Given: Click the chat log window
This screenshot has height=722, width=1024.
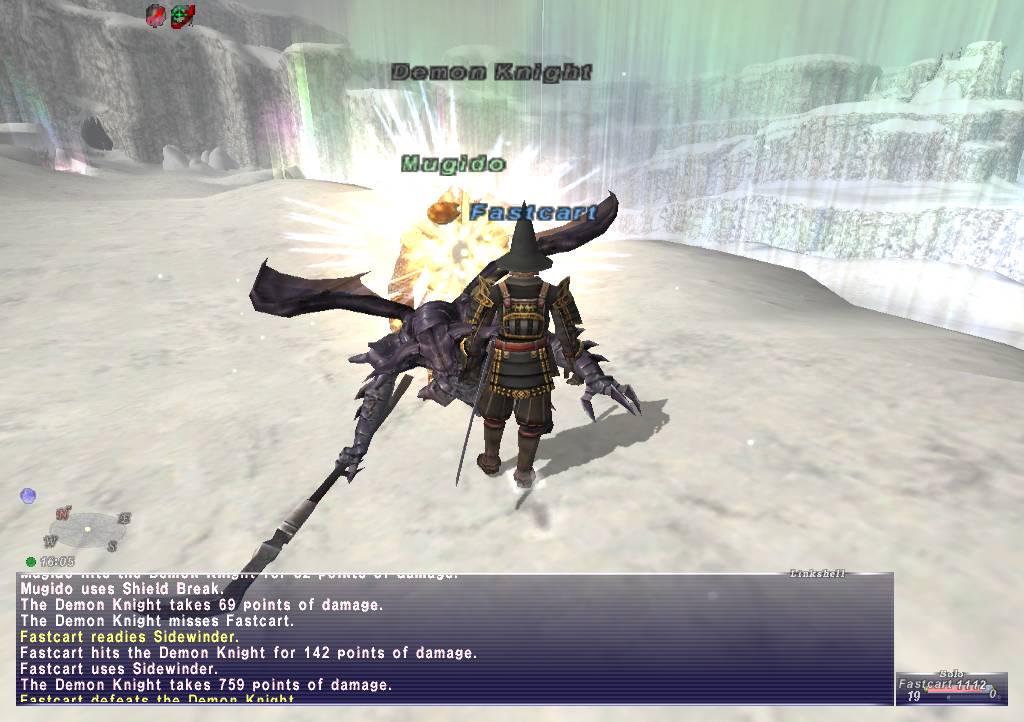Looking at the screenshot, I should [454, 637].
